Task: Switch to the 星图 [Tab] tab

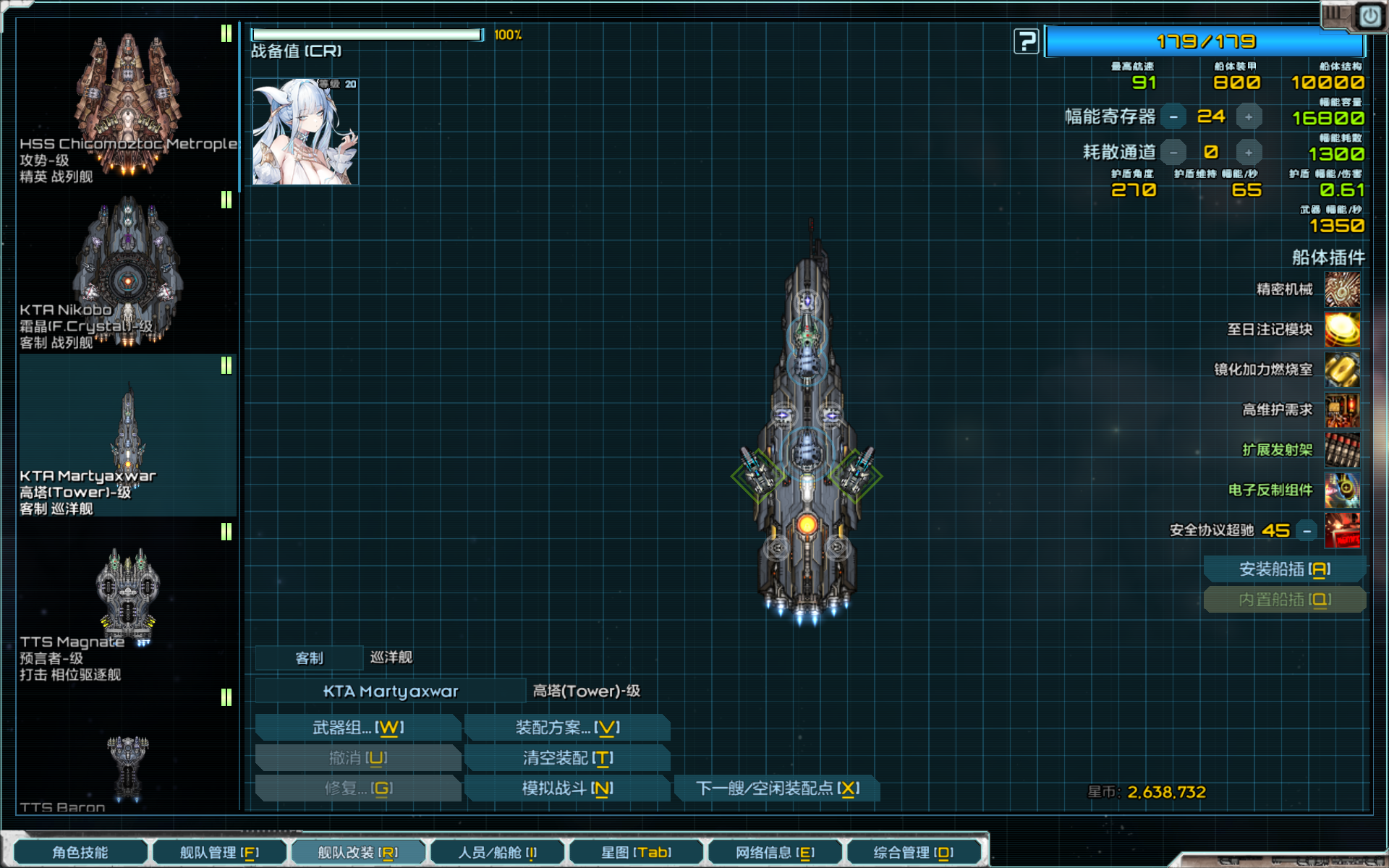Action: pos(635,851)
